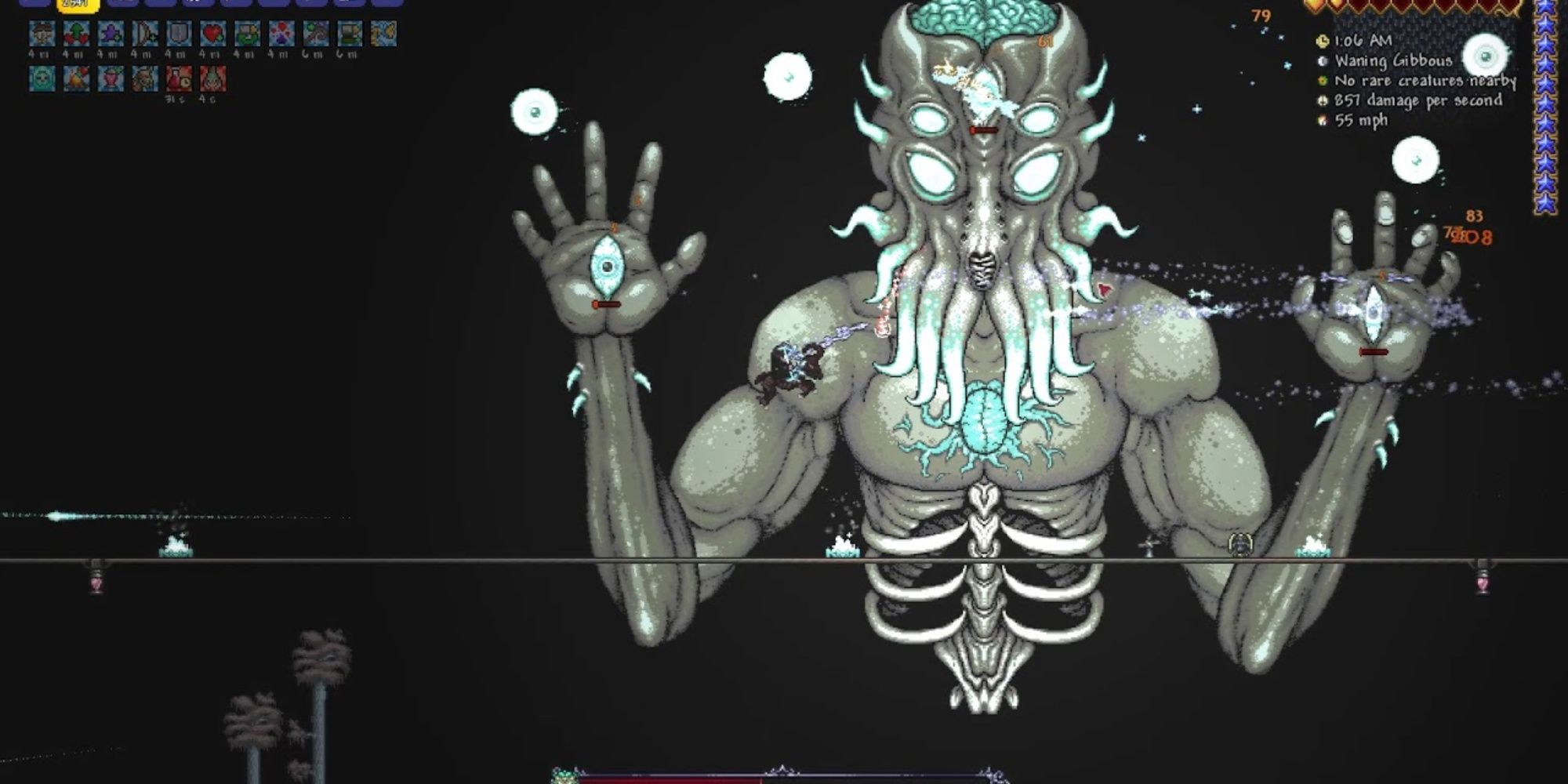Click the Ironskin shield buff icon
This screenshot has width=1568, height=784.
(x=179, y=36)
